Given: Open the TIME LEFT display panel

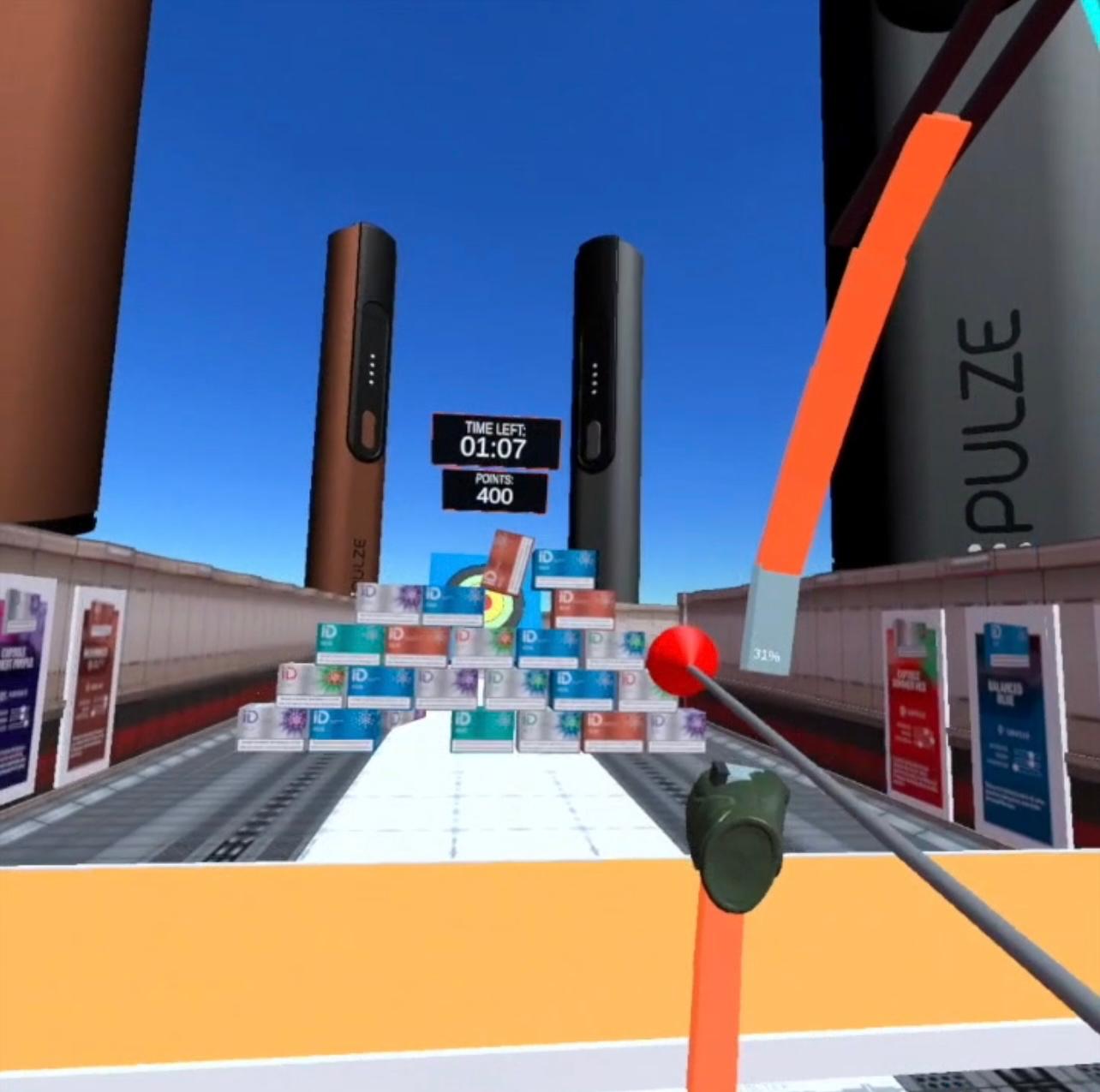Looking at the screenshot, I should [495, 439].
